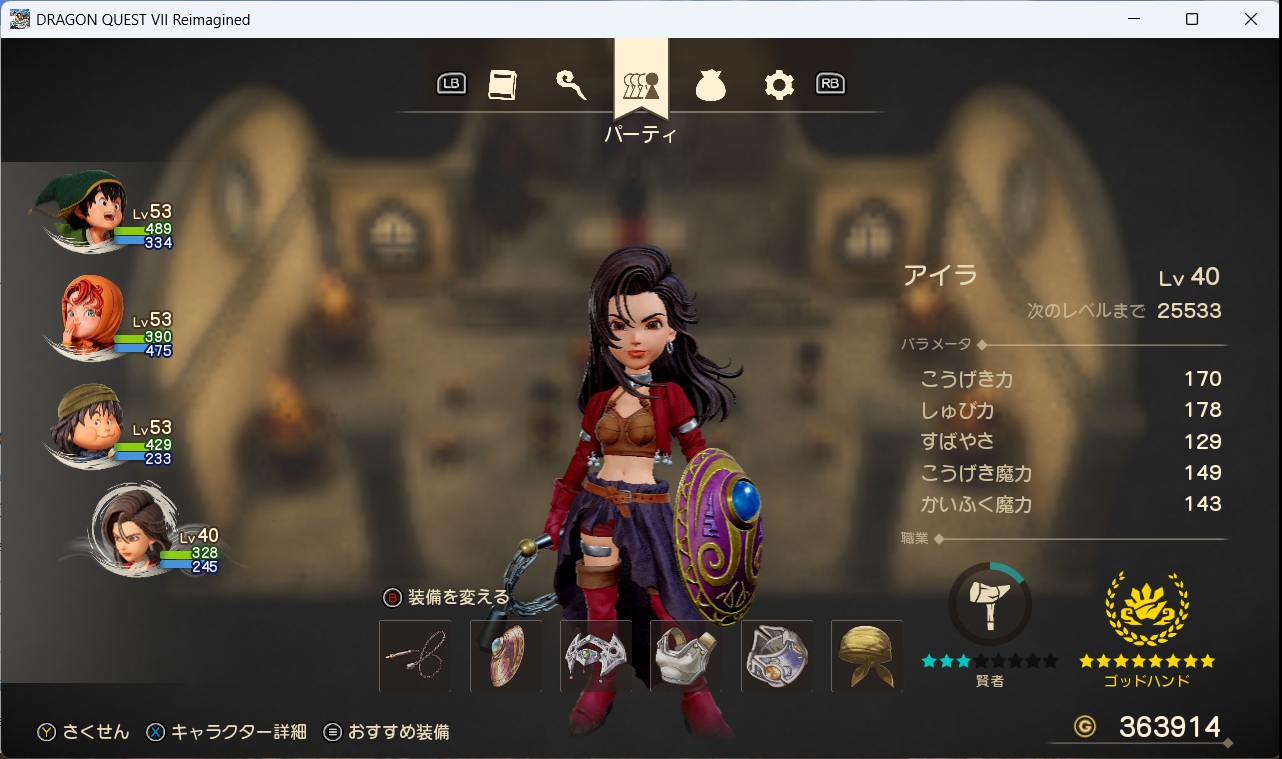This screenshot has height=759, width=1282.
Task: Open the settings gear menu icon
Action: pyautogui.click(x=778, y=84)
